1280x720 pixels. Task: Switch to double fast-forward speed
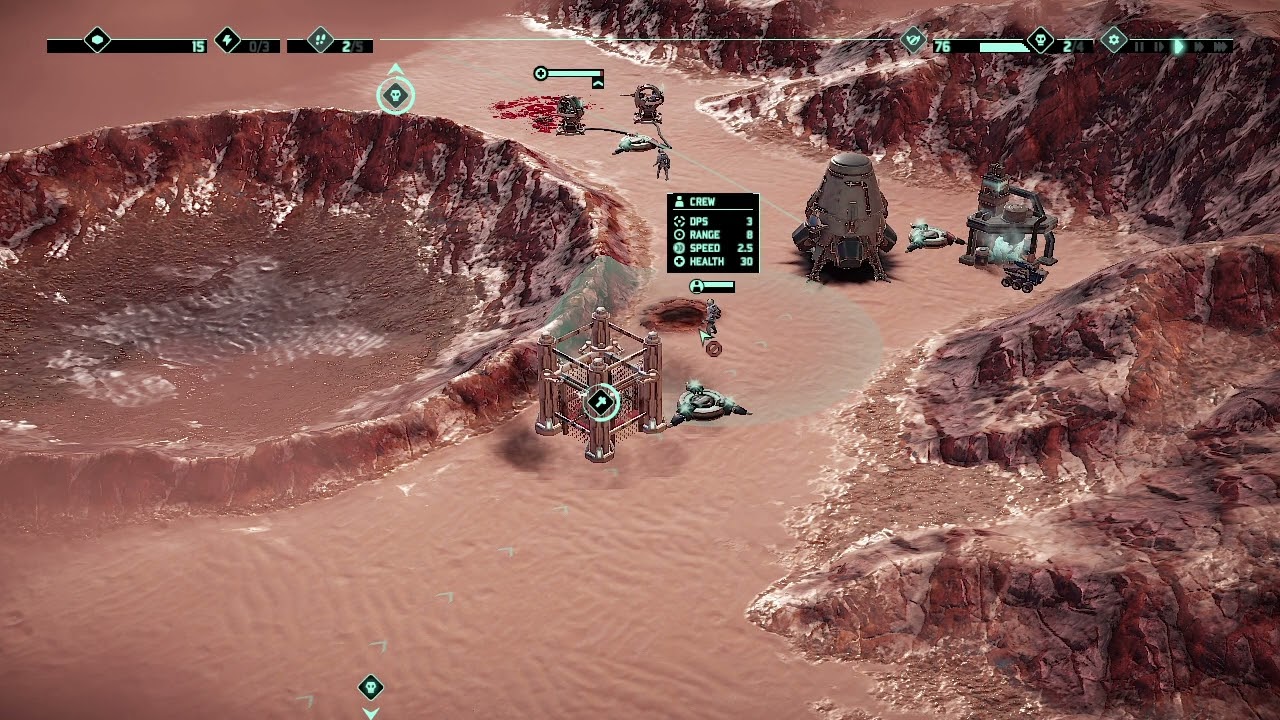pyautogui.click(x=1199, y=46)
